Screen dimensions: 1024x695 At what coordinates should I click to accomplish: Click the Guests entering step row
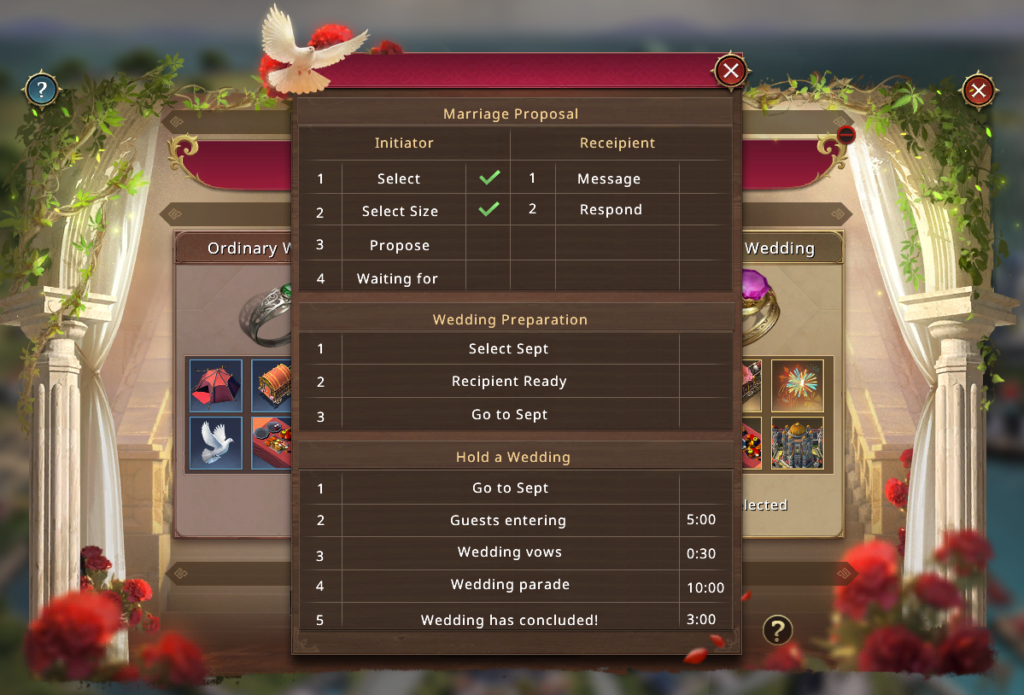[x=508, y=521]
